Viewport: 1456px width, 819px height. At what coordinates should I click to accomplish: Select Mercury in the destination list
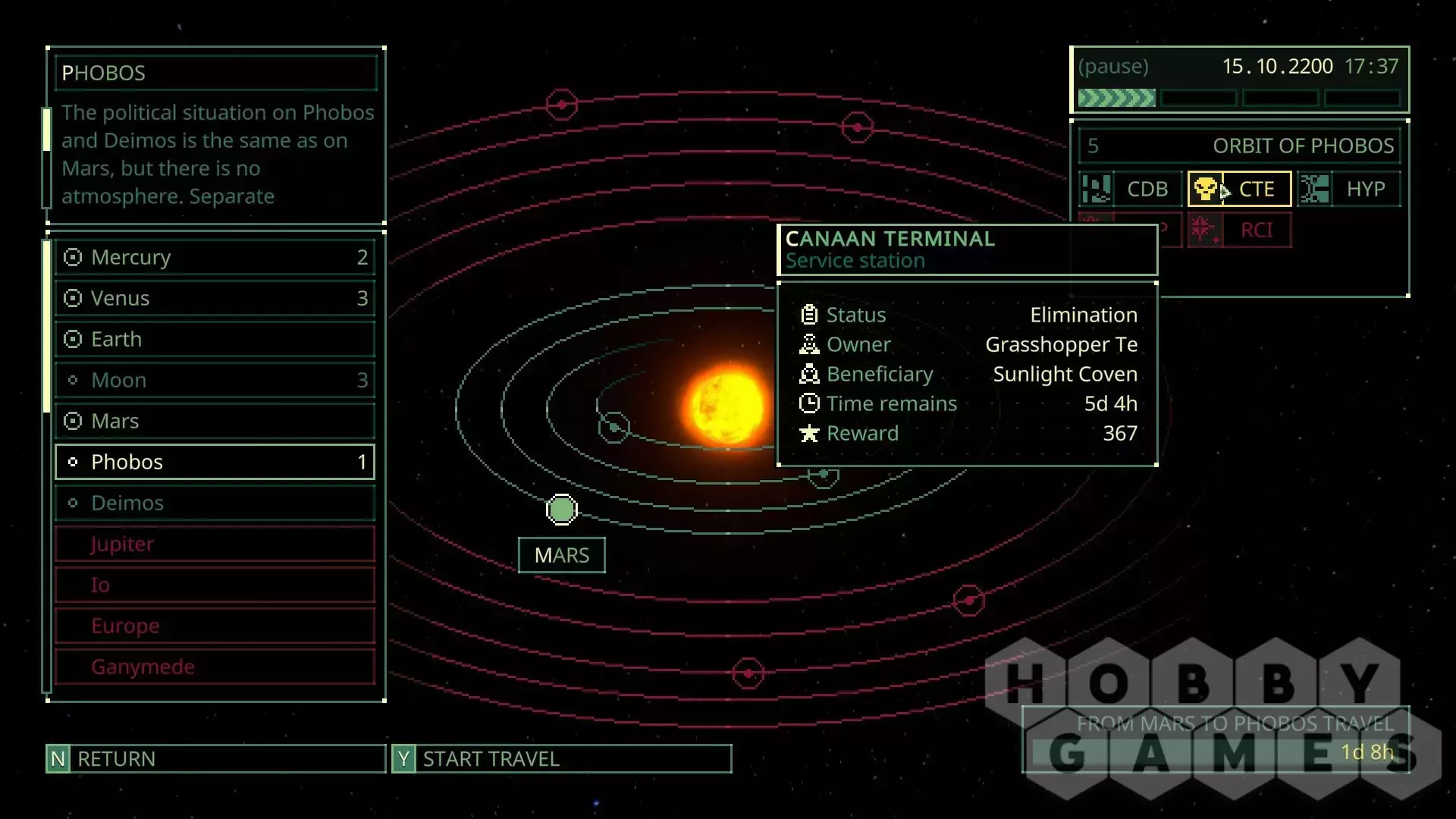point(215,258)
